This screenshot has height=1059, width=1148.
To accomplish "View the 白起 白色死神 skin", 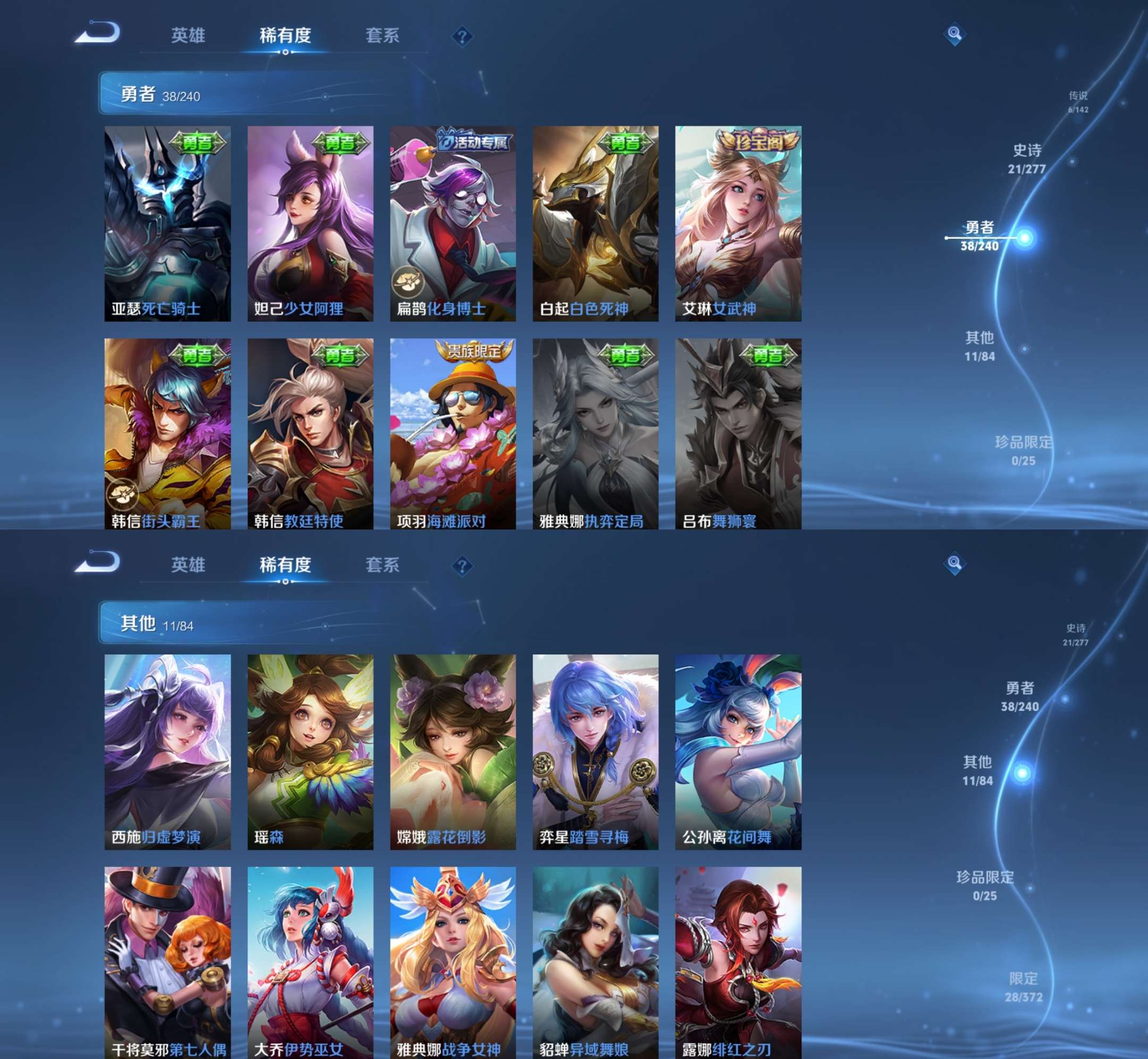I will tap(595, 223).
